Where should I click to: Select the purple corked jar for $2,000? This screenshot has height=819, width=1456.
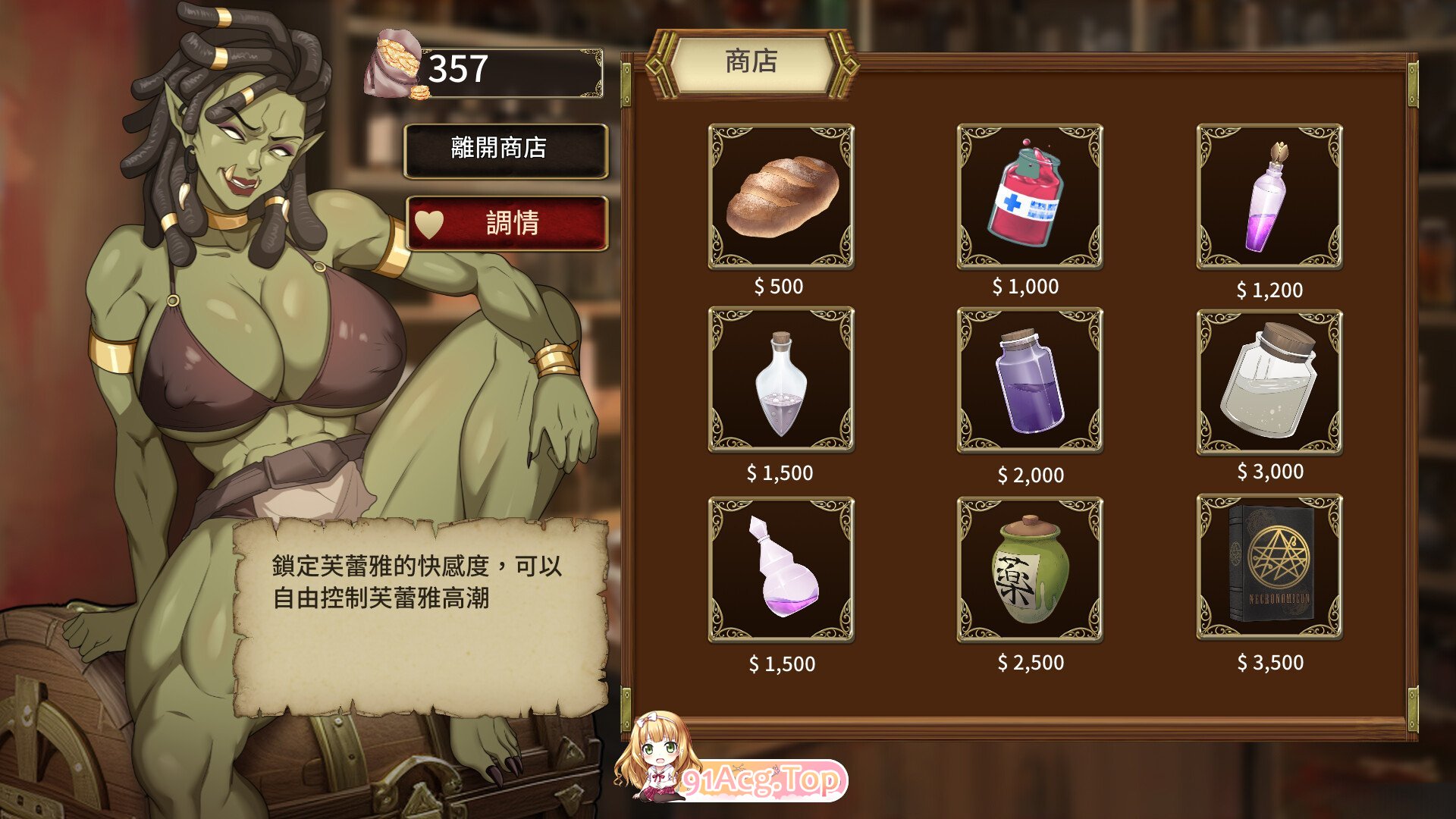tap(1029, 379)
